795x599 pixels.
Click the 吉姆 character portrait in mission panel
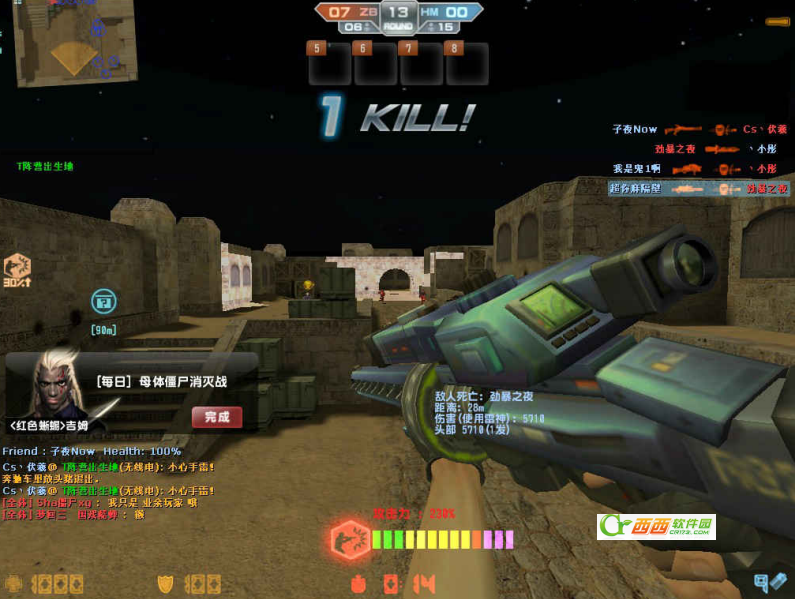[x=55, y=385]
